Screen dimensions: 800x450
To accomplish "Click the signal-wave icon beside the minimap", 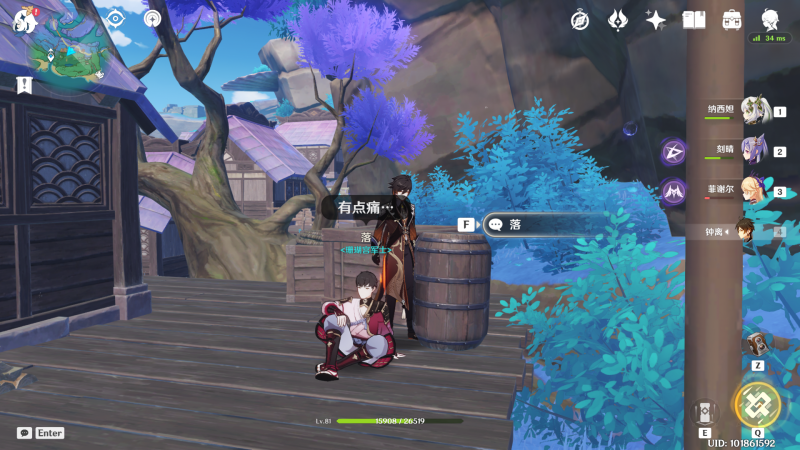I will [x=152, y=18].
